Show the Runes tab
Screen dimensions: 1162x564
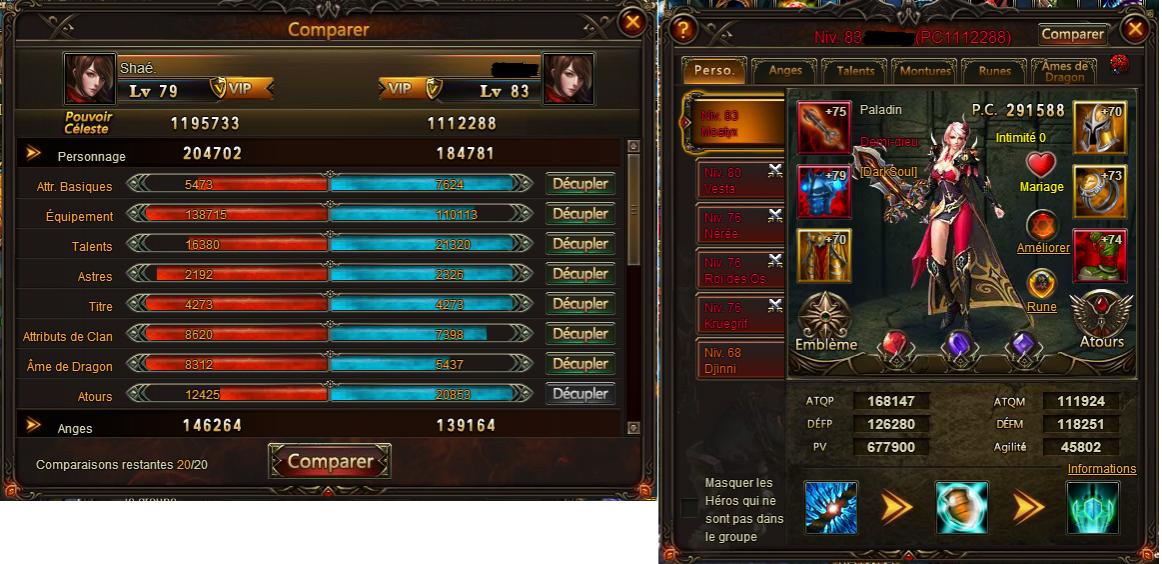pyautogui.click(x=995, y=71)
